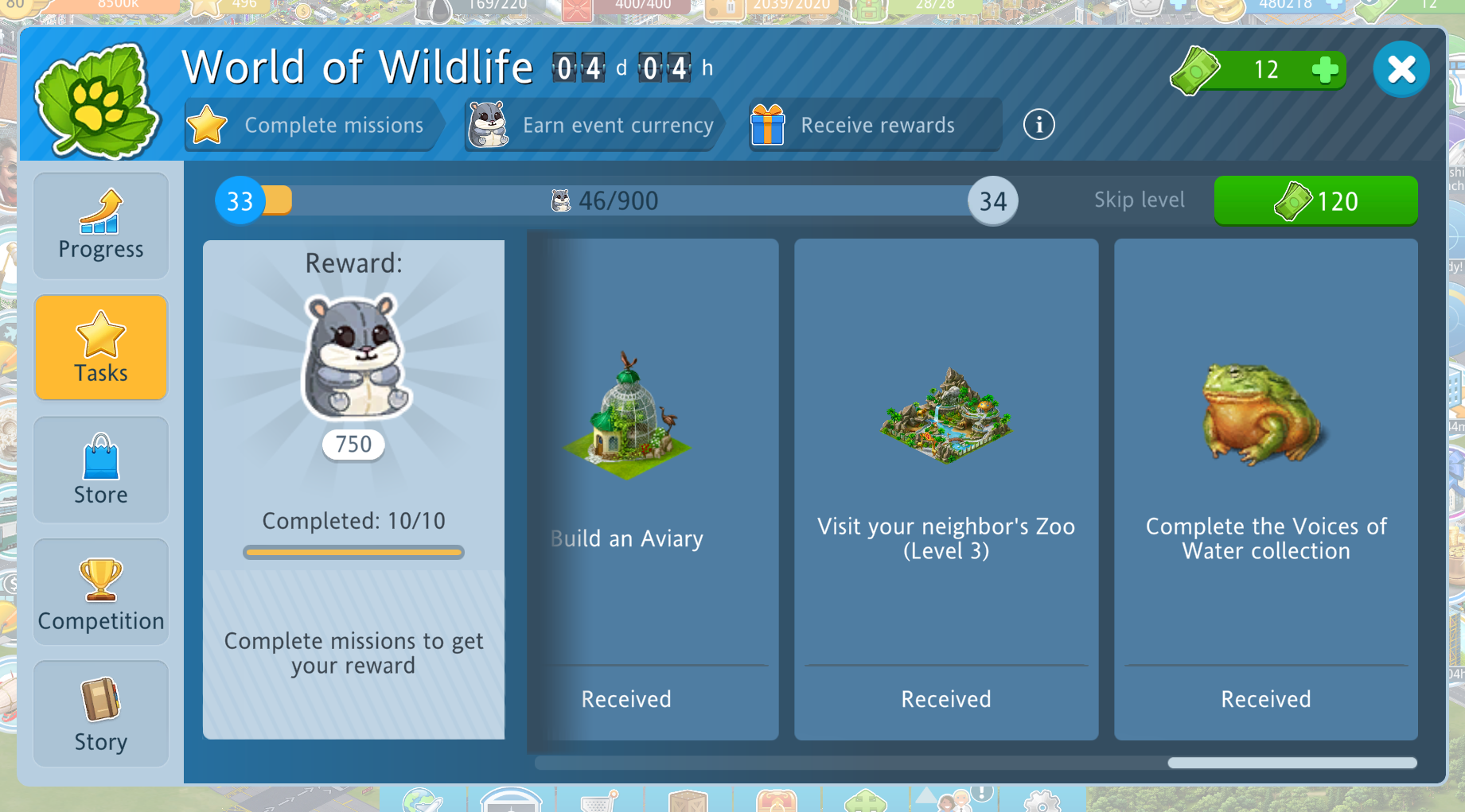Screen dimensions: 1465x812
Task: Show the Story tab
Action: (x=101, y=713)
